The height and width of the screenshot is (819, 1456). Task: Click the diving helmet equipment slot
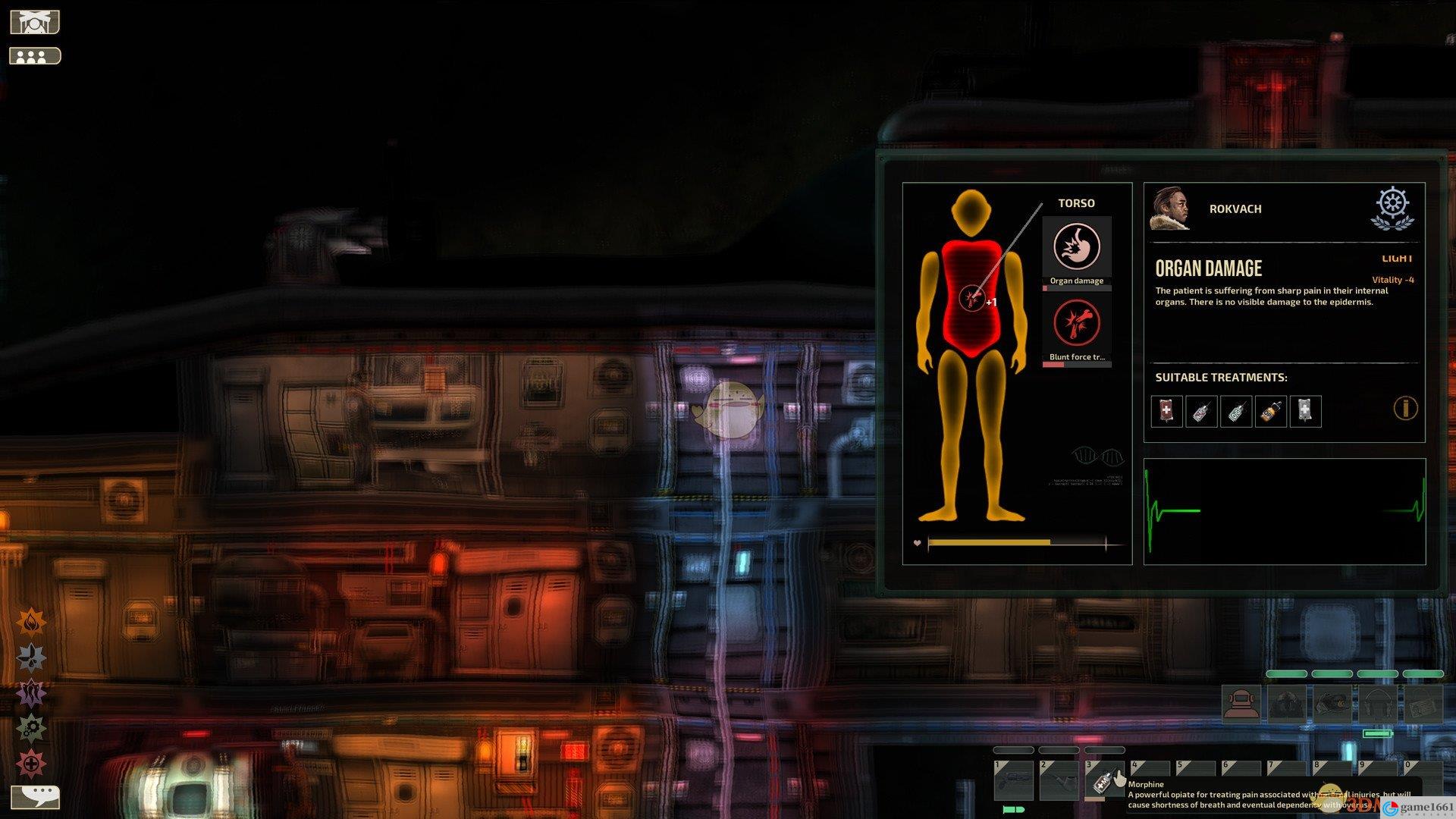click(1241, 704)
